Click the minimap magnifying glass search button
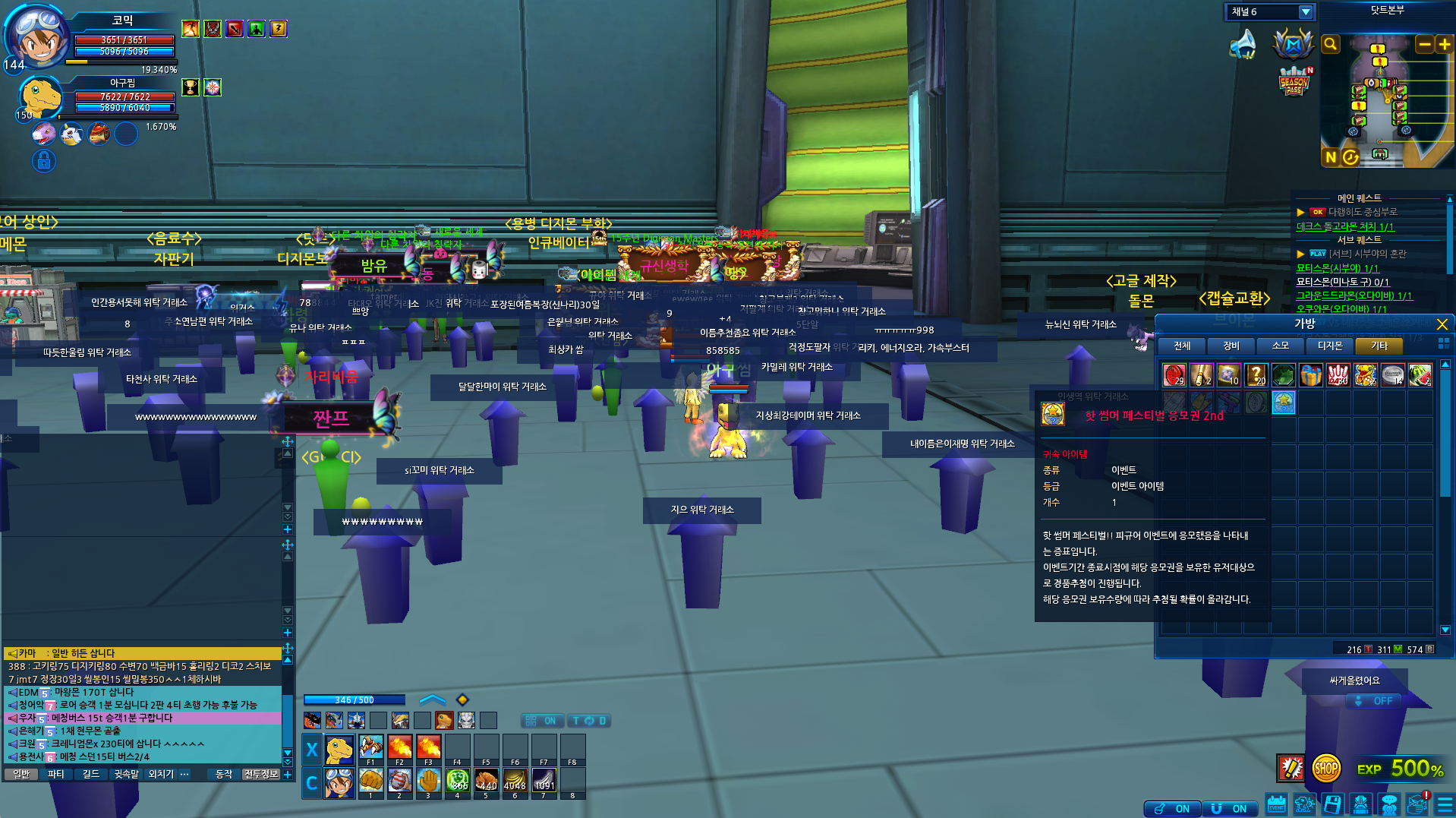The image size is (1456, 818). [x=1331, y=45]
